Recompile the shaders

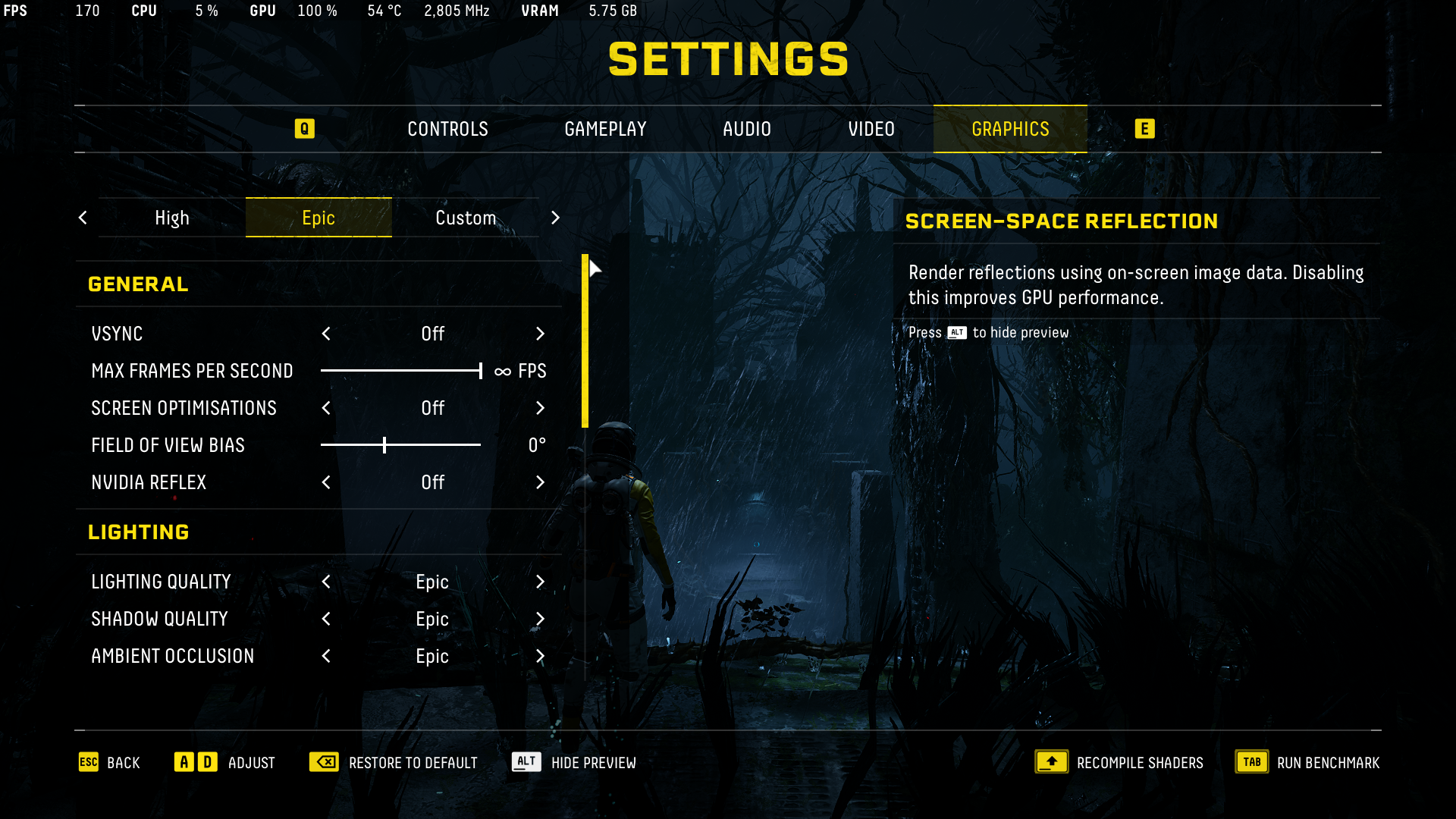(1119, 762)
